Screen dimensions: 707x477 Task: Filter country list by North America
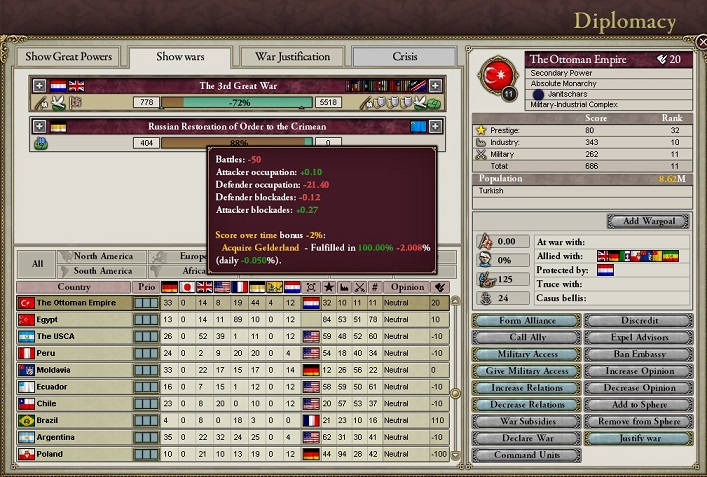102,257
